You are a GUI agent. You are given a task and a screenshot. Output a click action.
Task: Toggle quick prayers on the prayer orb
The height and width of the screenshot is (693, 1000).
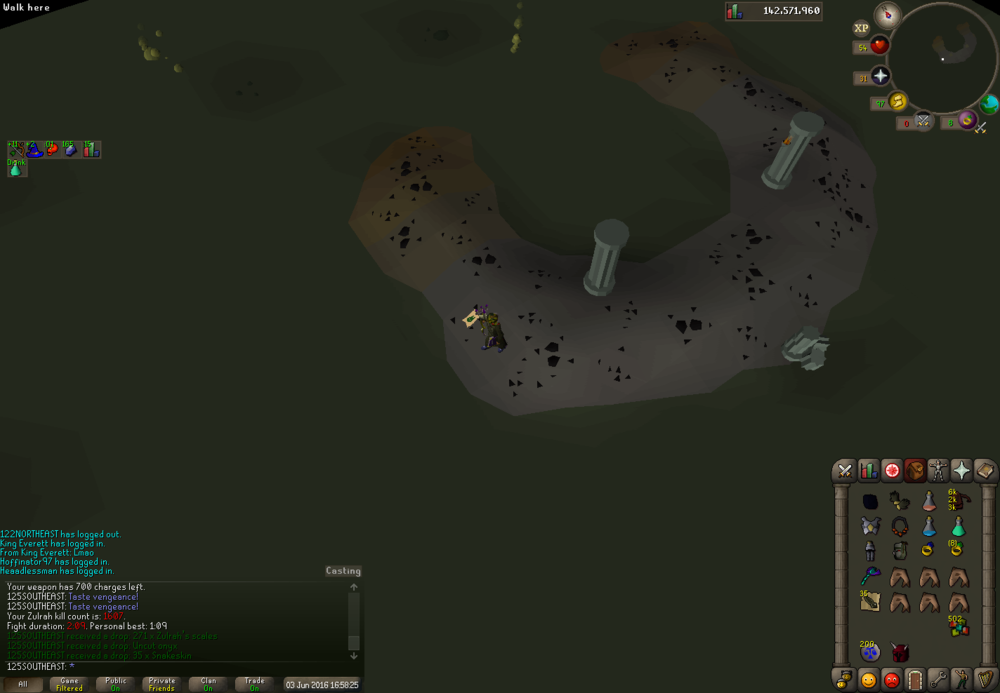pyautogui.click(x=879, y=77)
